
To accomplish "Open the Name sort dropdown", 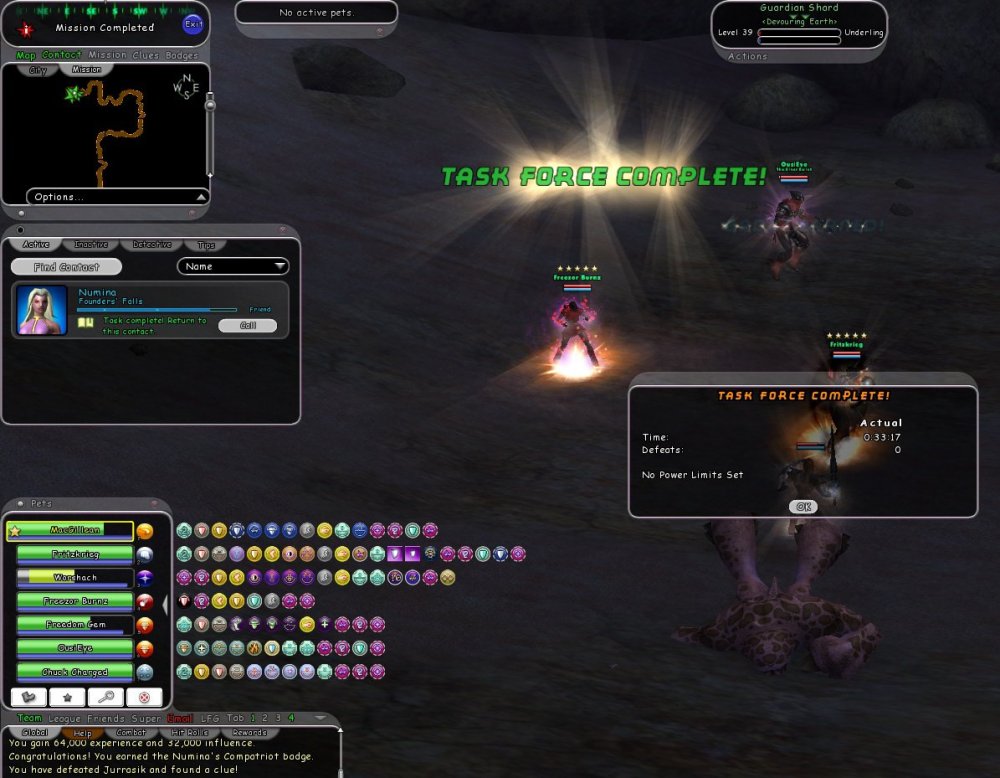I will (x=233, y=267).
